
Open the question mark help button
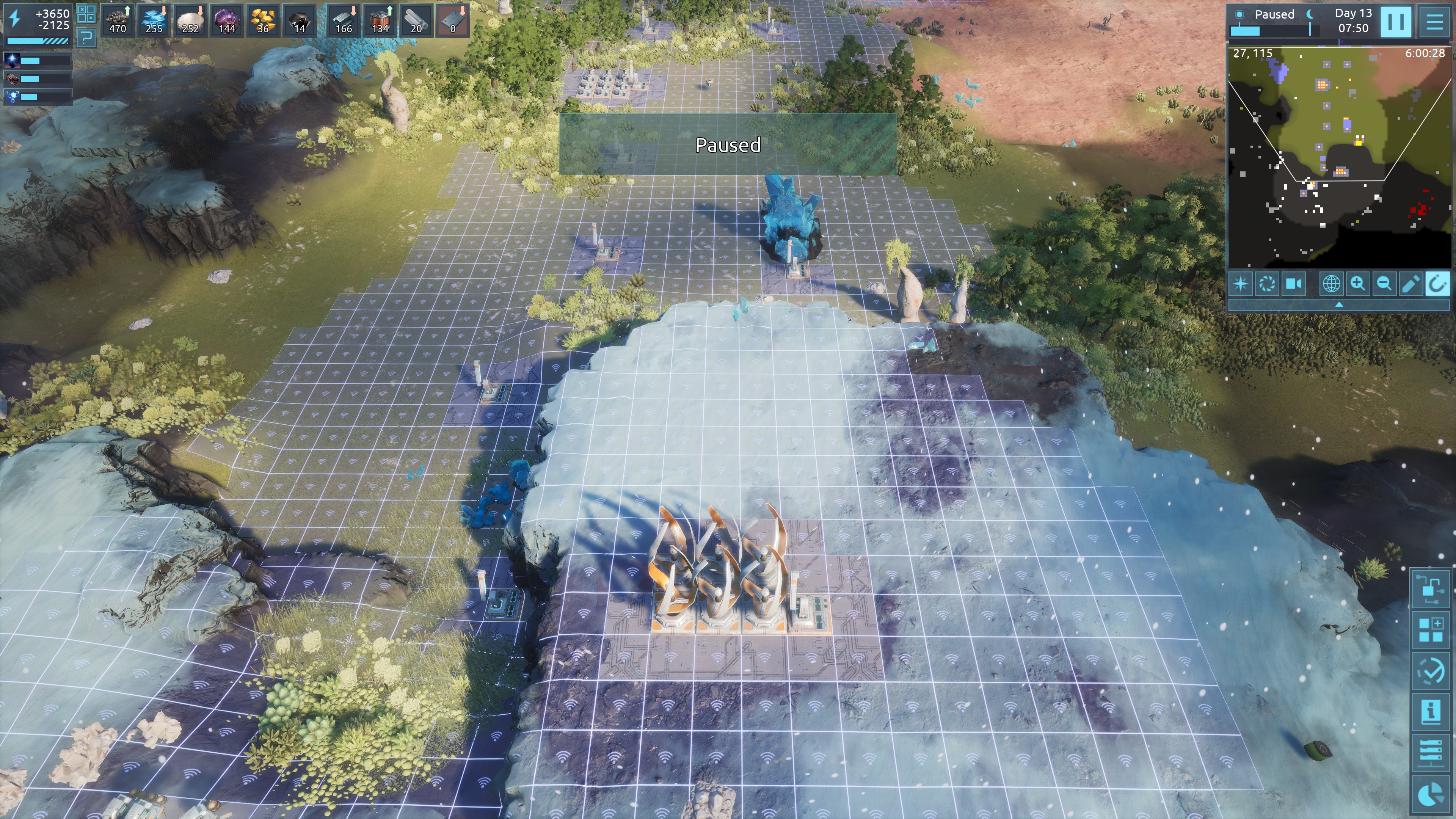click(86, 38)
